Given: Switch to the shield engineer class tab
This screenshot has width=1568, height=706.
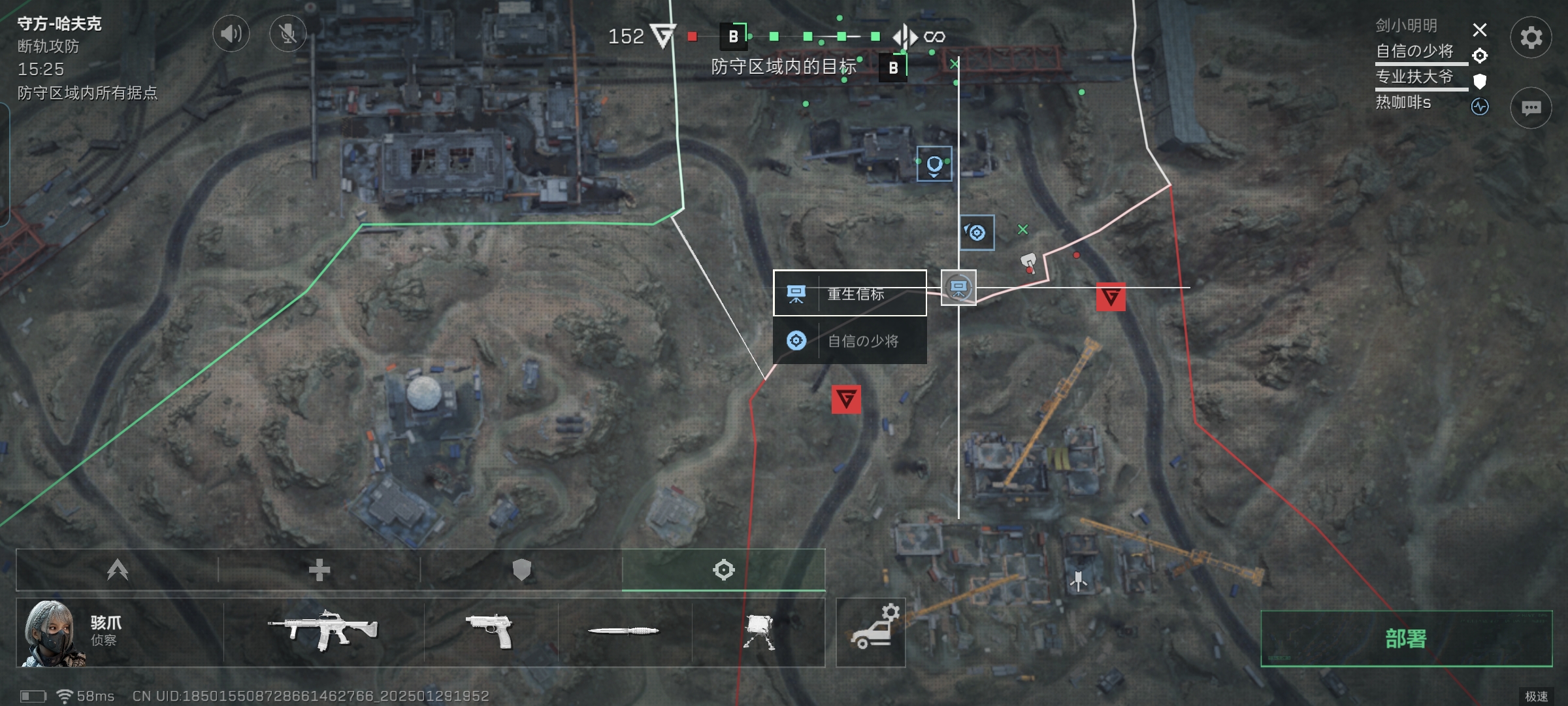Looking at the screenshot, I should click(x=521, y=570).
